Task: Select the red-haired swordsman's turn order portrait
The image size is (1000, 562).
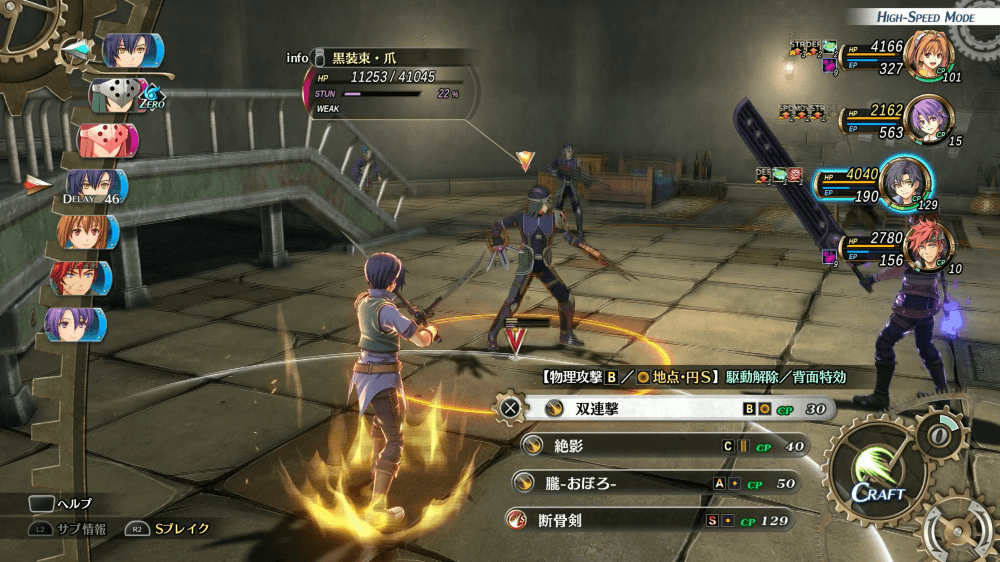Action: (x=82, y=277)
